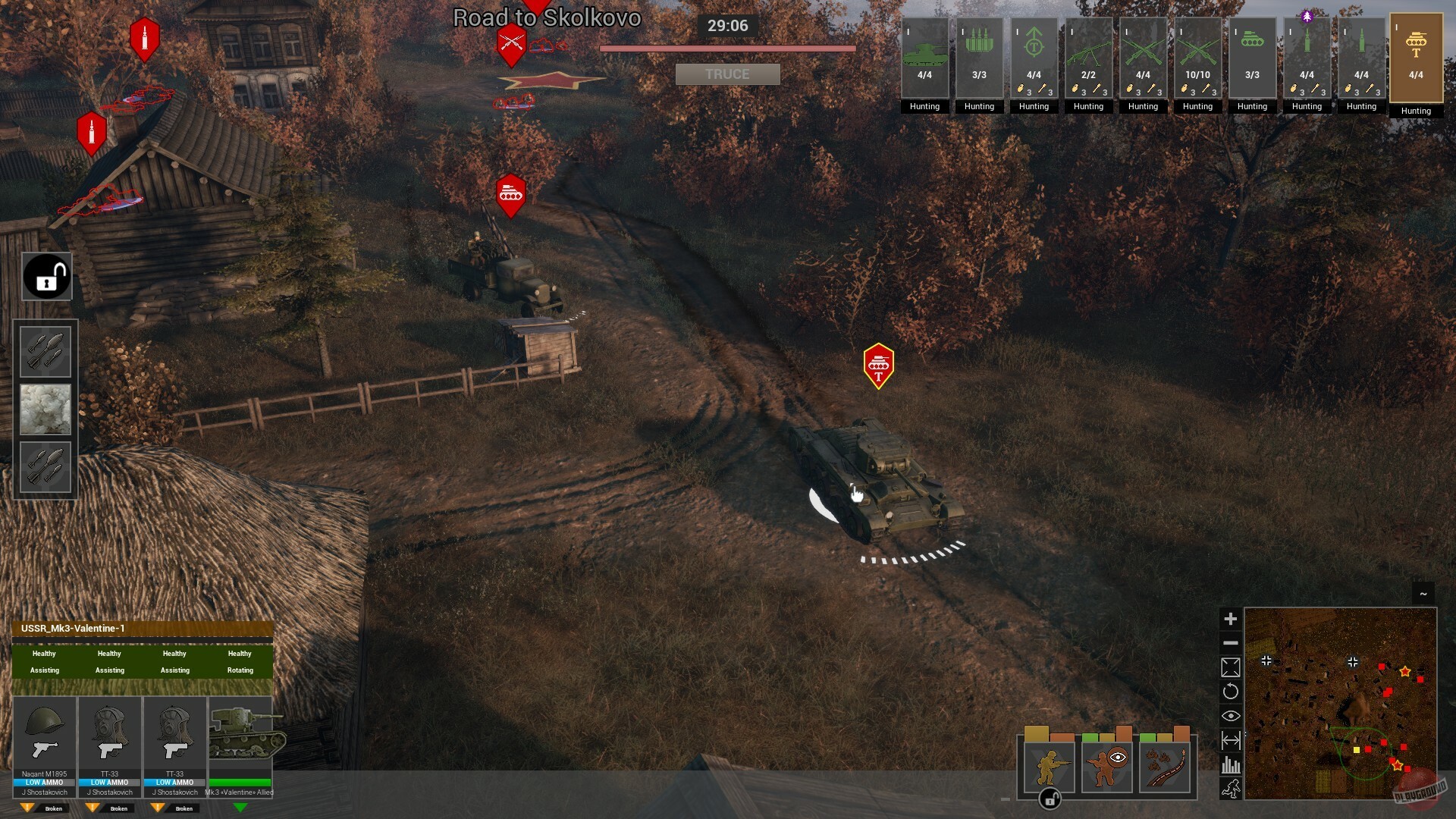Expand the first Broken warning triangle
The image size is (1456, 819).
point(27,808)
